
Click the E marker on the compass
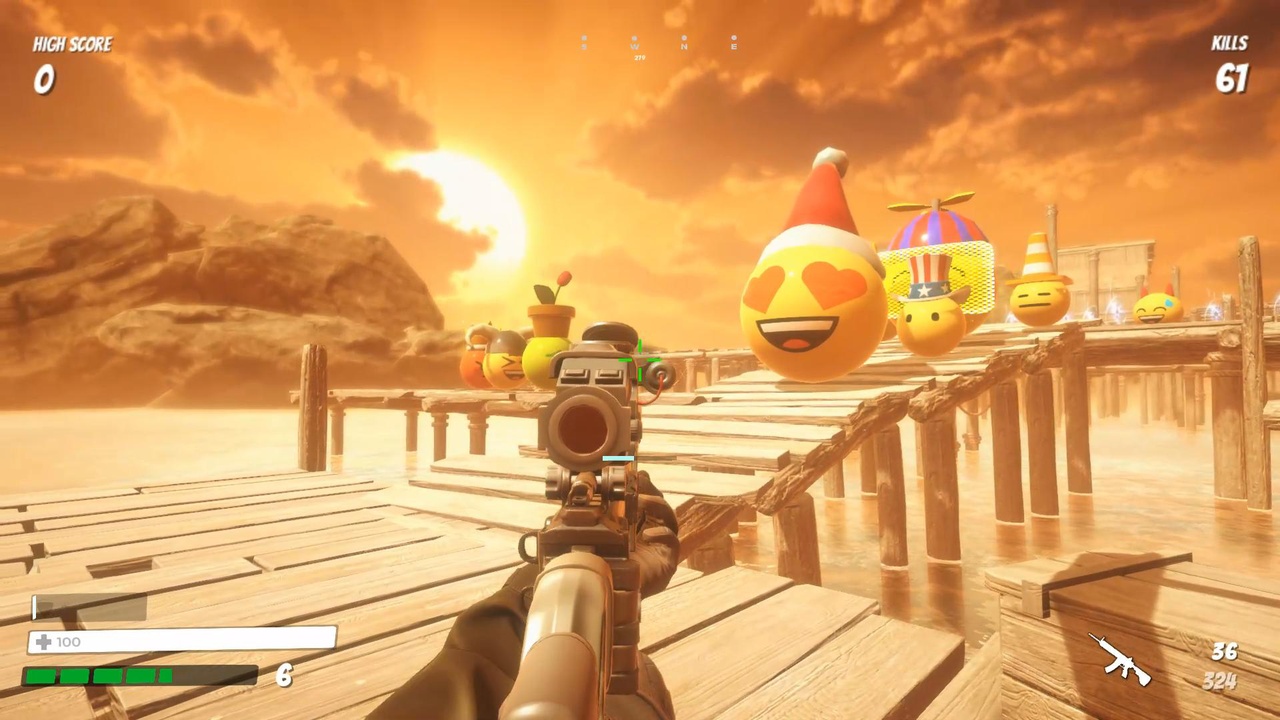pyautogui.click(x=734, y=47)
